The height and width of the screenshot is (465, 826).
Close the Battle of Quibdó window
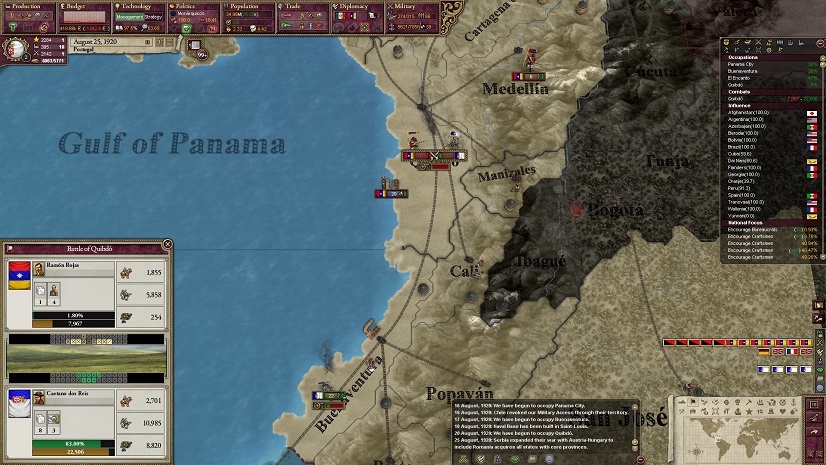[x=165, y=246]
